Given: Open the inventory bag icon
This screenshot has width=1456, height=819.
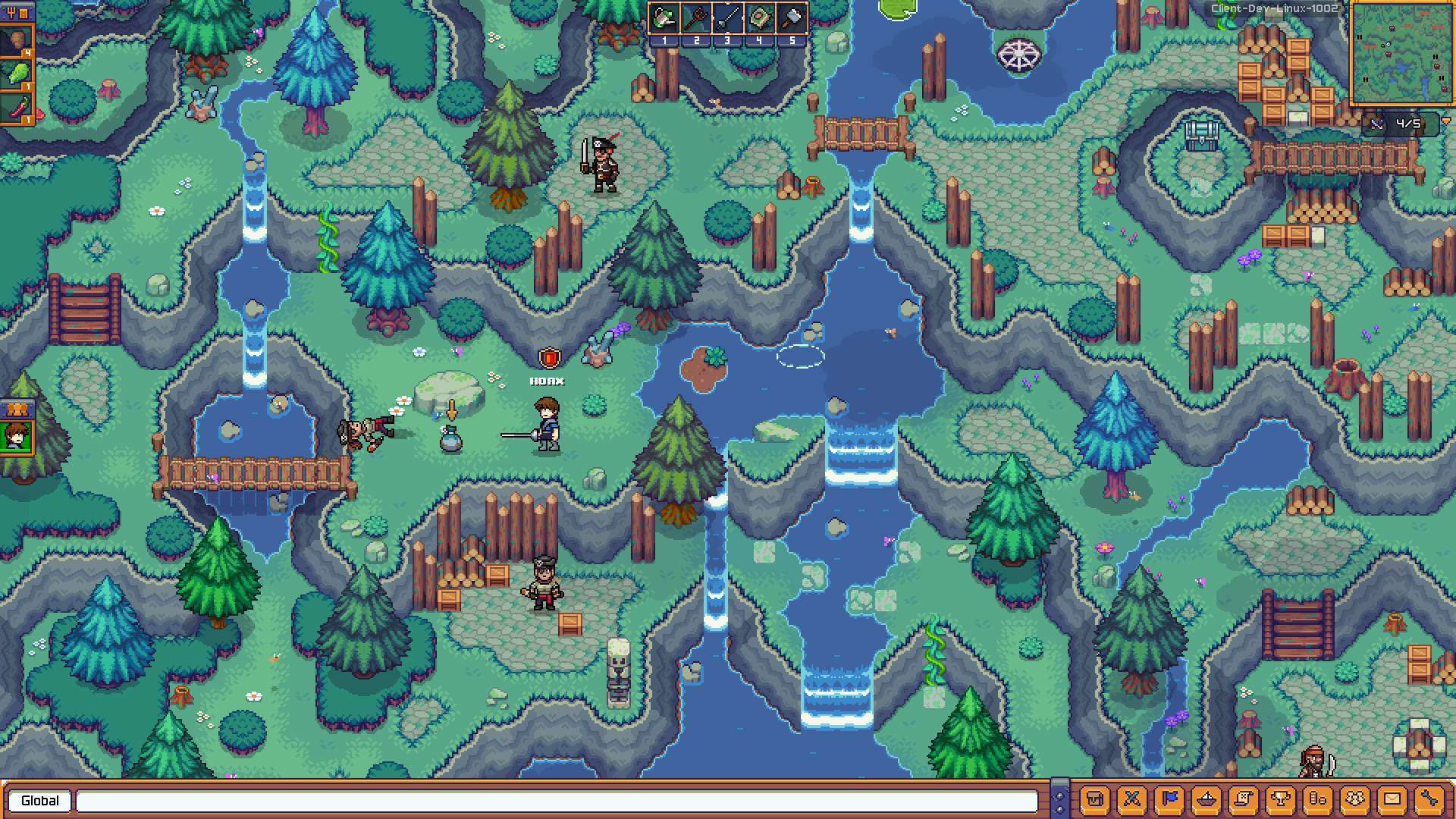Looking at the screenshot, I should click(x=1094, y=799).
